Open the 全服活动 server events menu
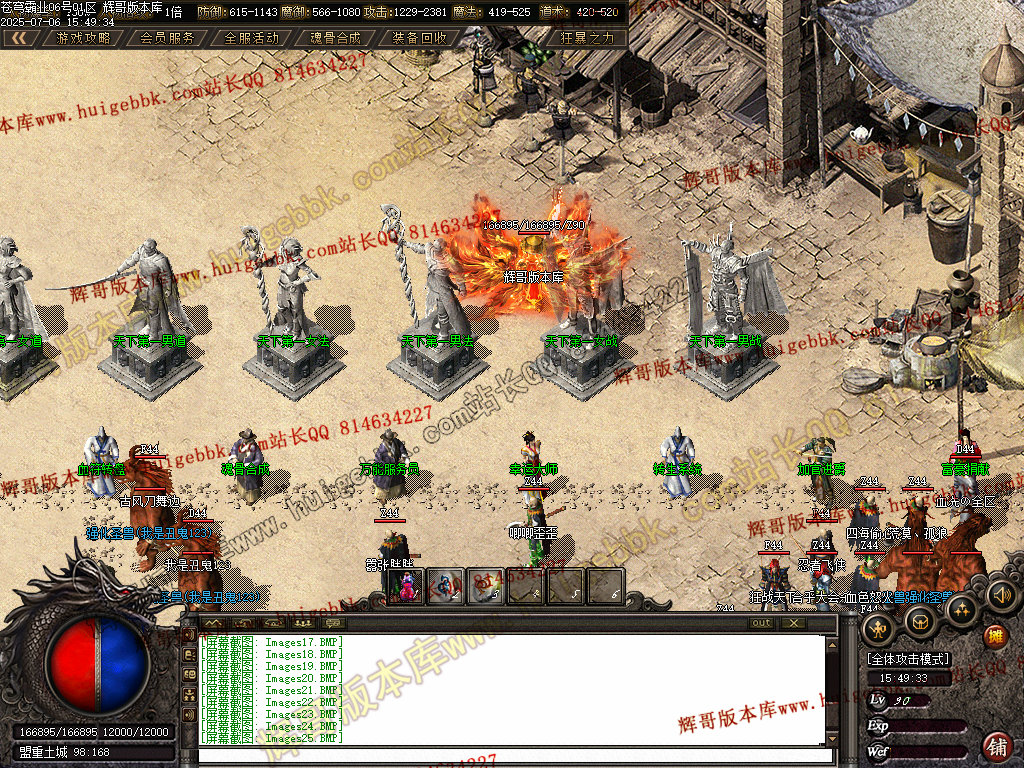1024x768 pixels. [251, 38]
